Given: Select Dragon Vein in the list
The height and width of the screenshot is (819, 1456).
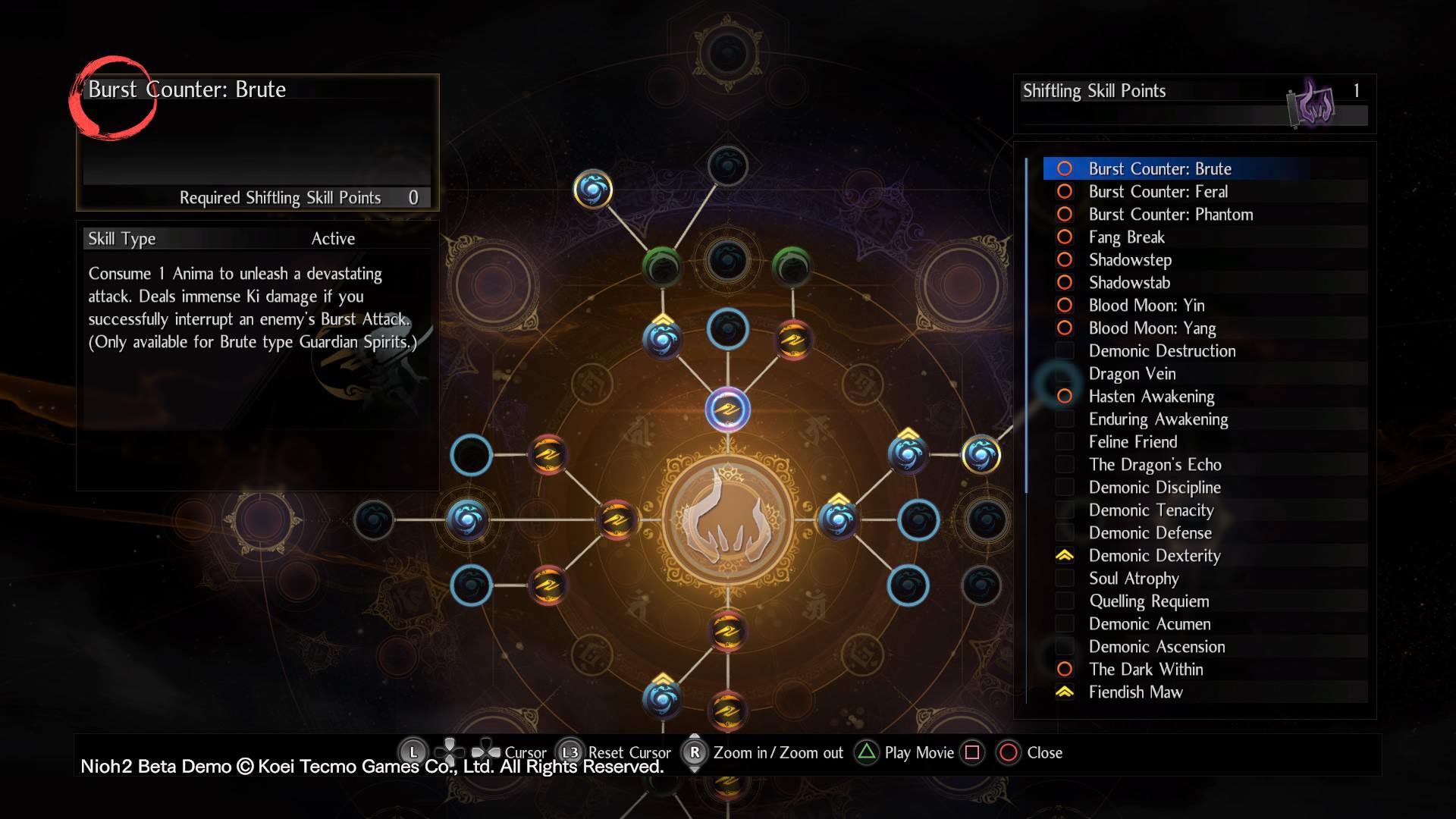Looking at the screenshot, I should point(1132,373).
